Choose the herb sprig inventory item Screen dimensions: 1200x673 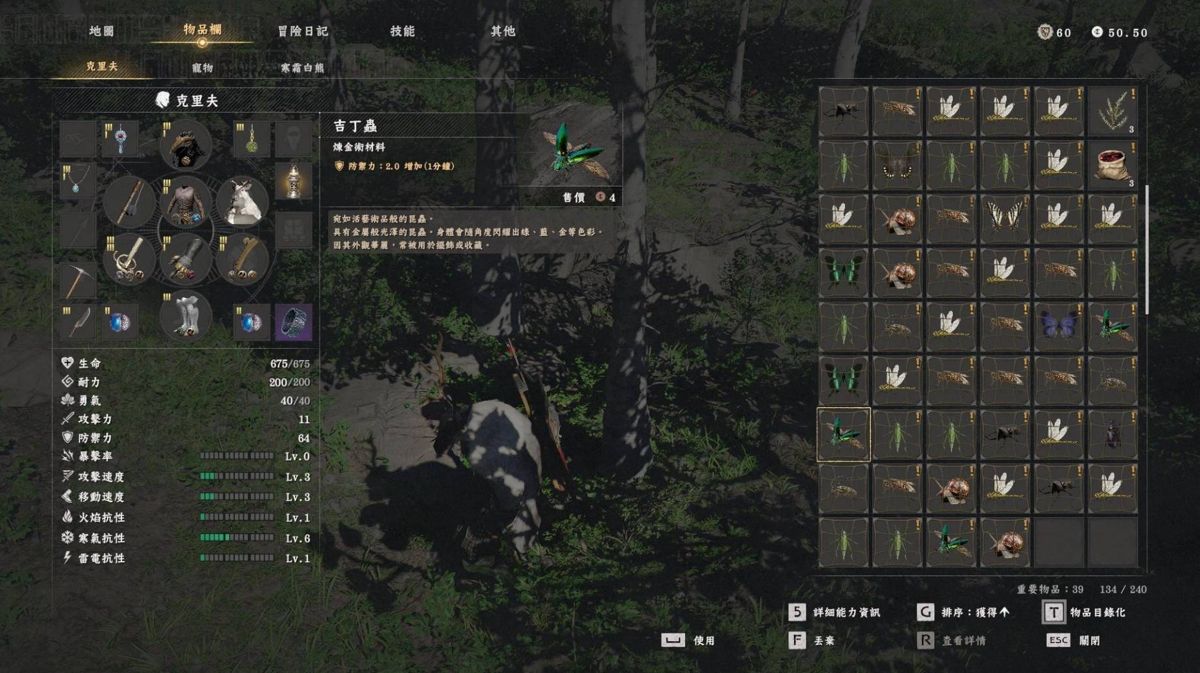pyautogui.click(x=1113, y=111)
